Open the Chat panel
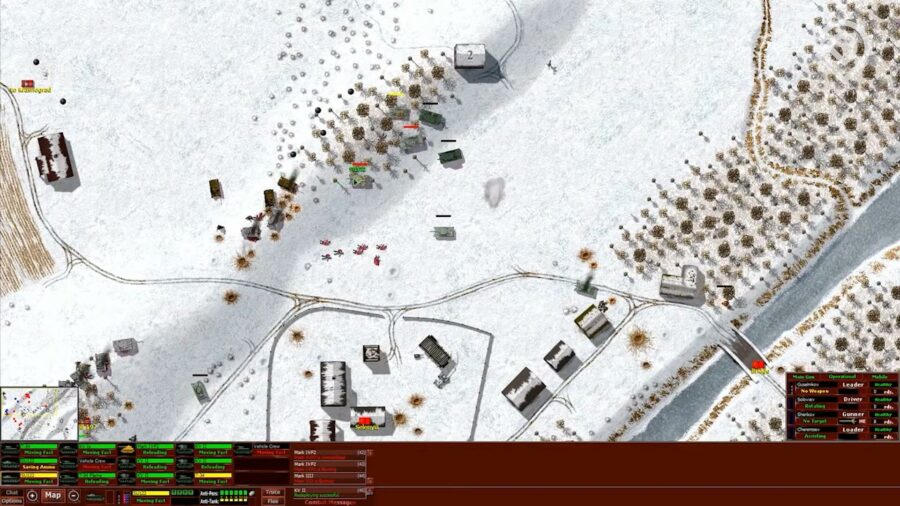This screenshot has height=506, width=900. coord(11,492)
